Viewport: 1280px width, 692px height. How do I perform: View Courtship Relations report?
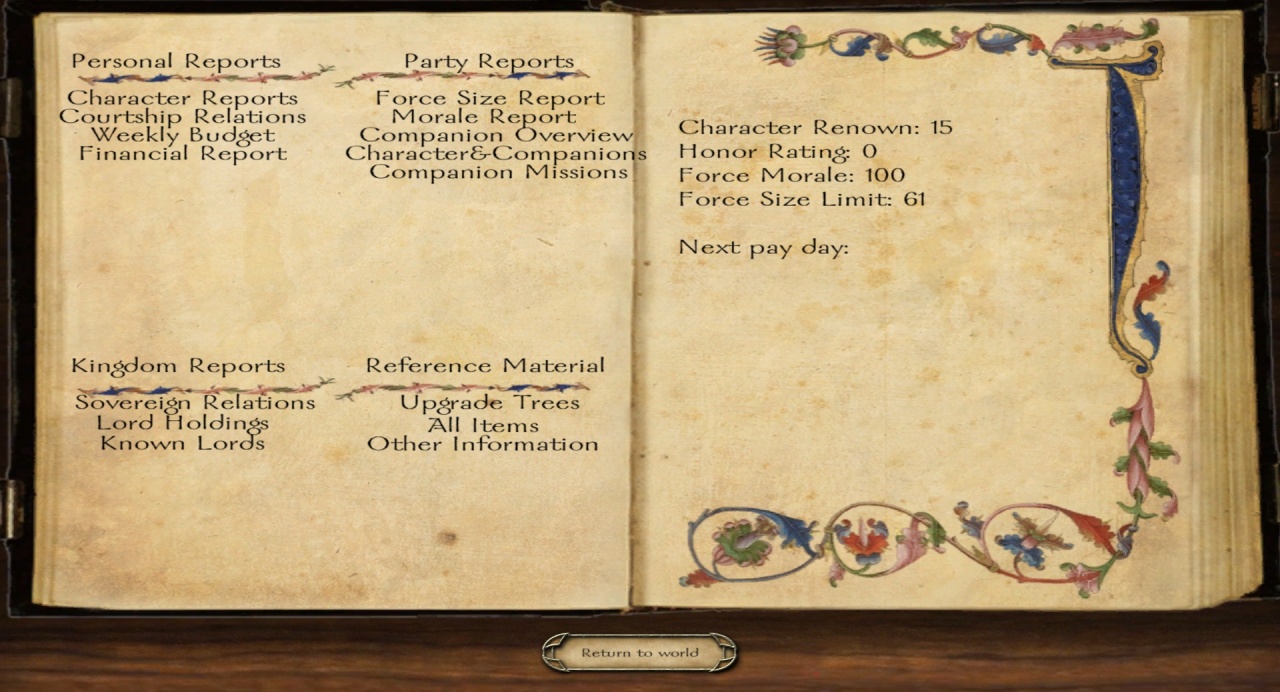(x=182, y=116)
